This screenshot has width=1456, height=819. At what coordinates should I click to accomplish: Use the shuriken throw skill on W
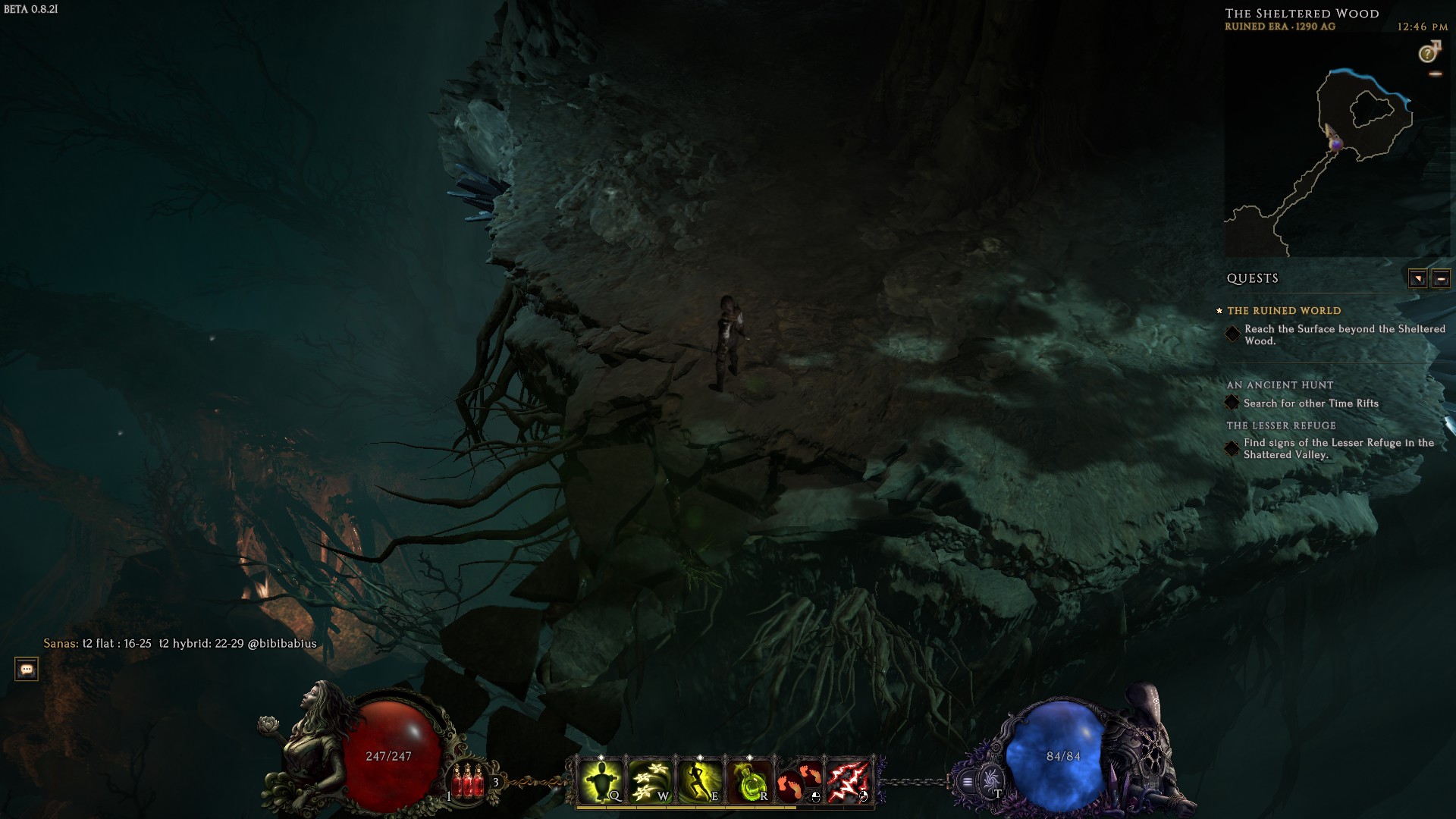650,780
